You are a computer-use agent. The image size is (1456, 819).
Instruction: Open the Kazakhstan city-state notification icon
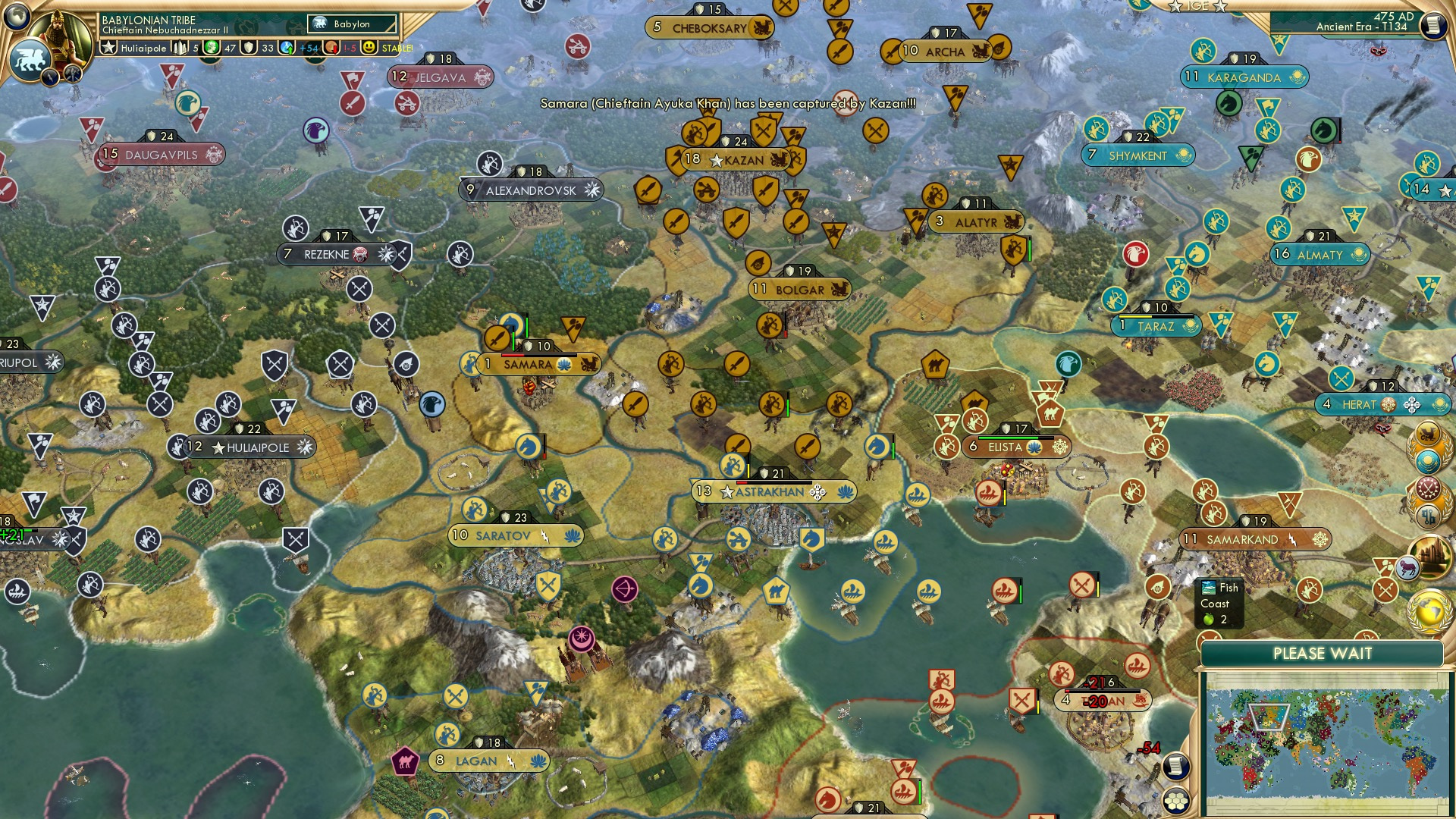point(1429,460)
